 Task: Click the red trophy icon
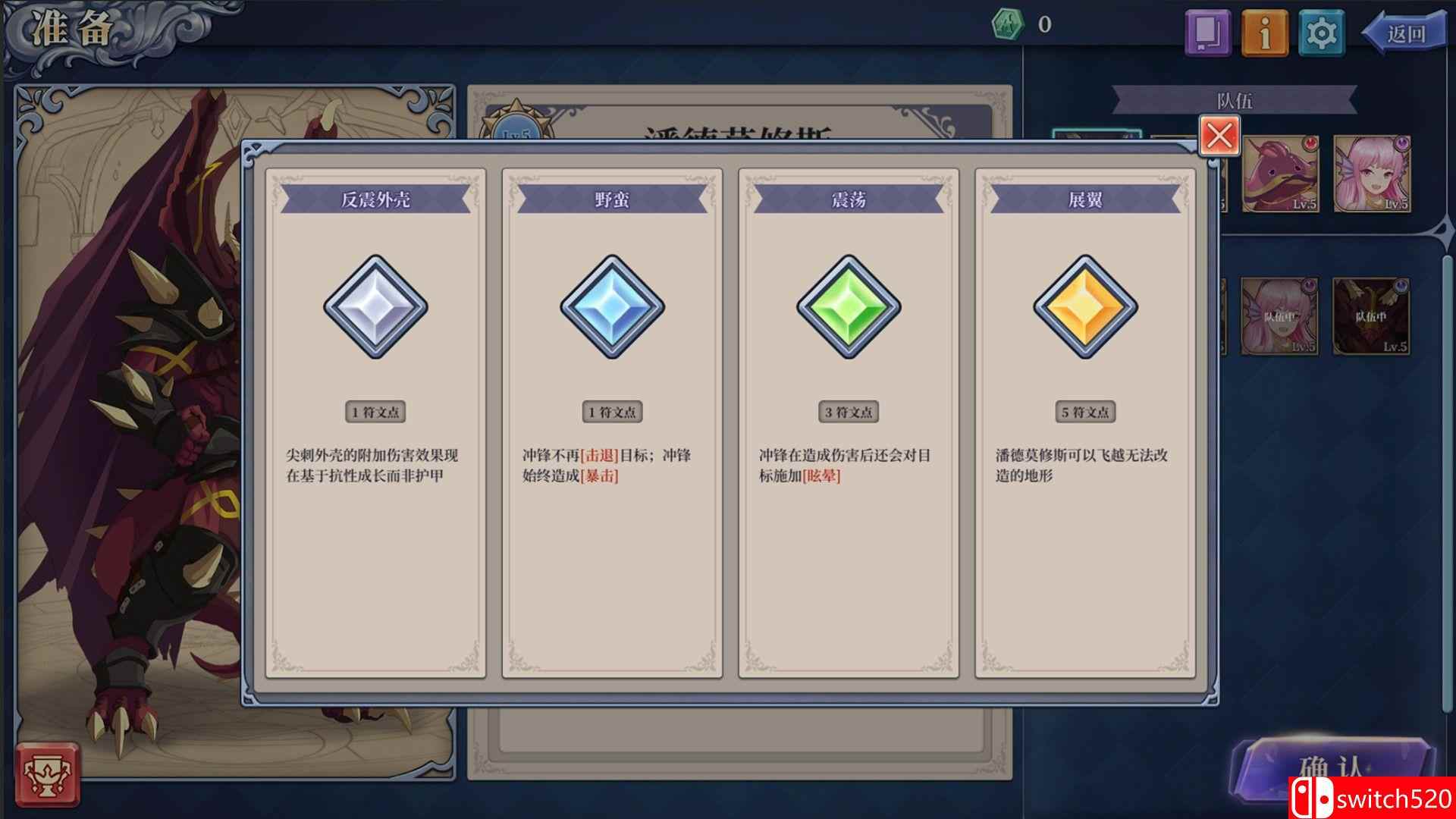pos(49,774)
